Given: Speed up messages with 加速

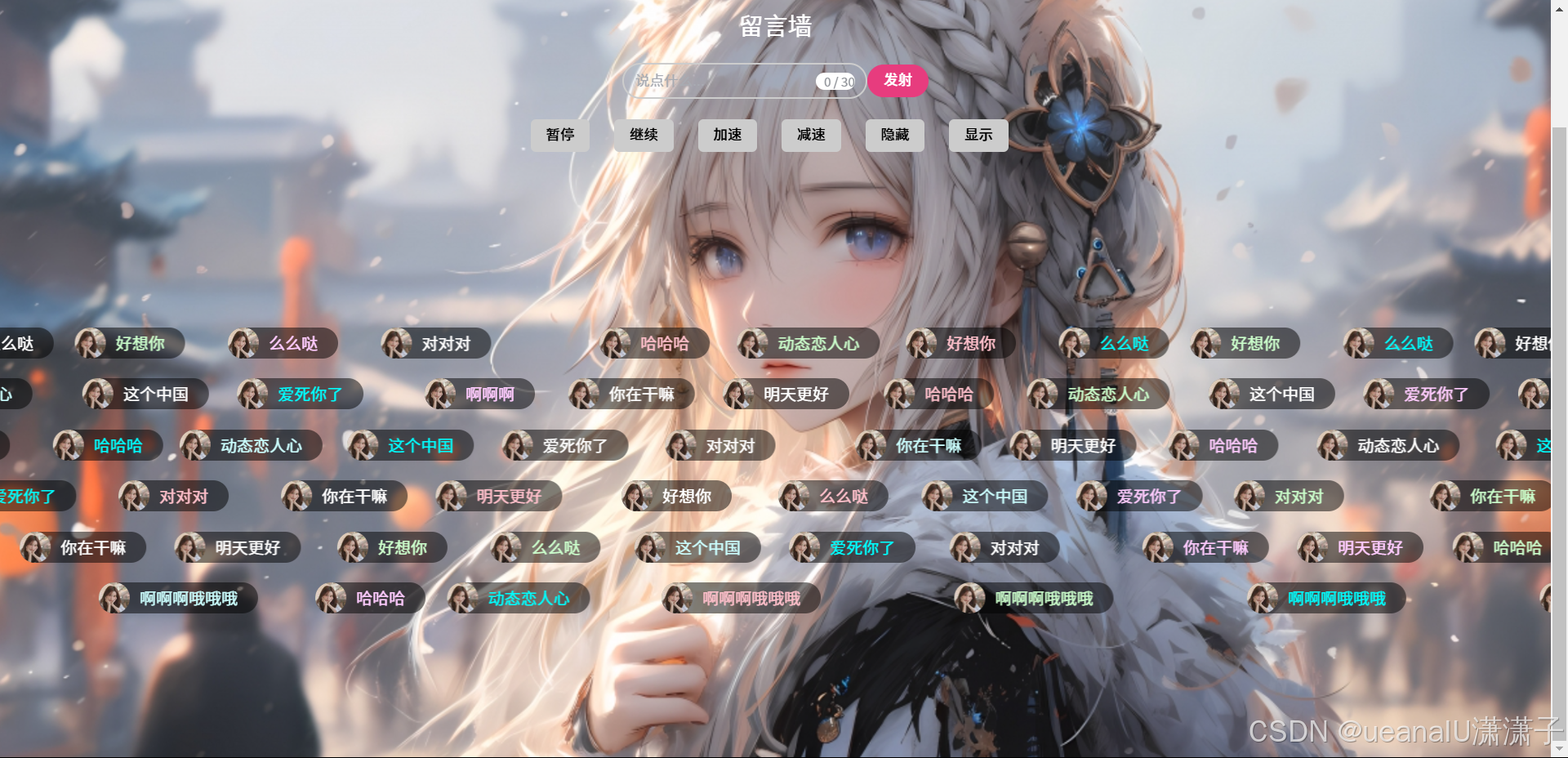Looking at the screenshot, I should [727, 135].
